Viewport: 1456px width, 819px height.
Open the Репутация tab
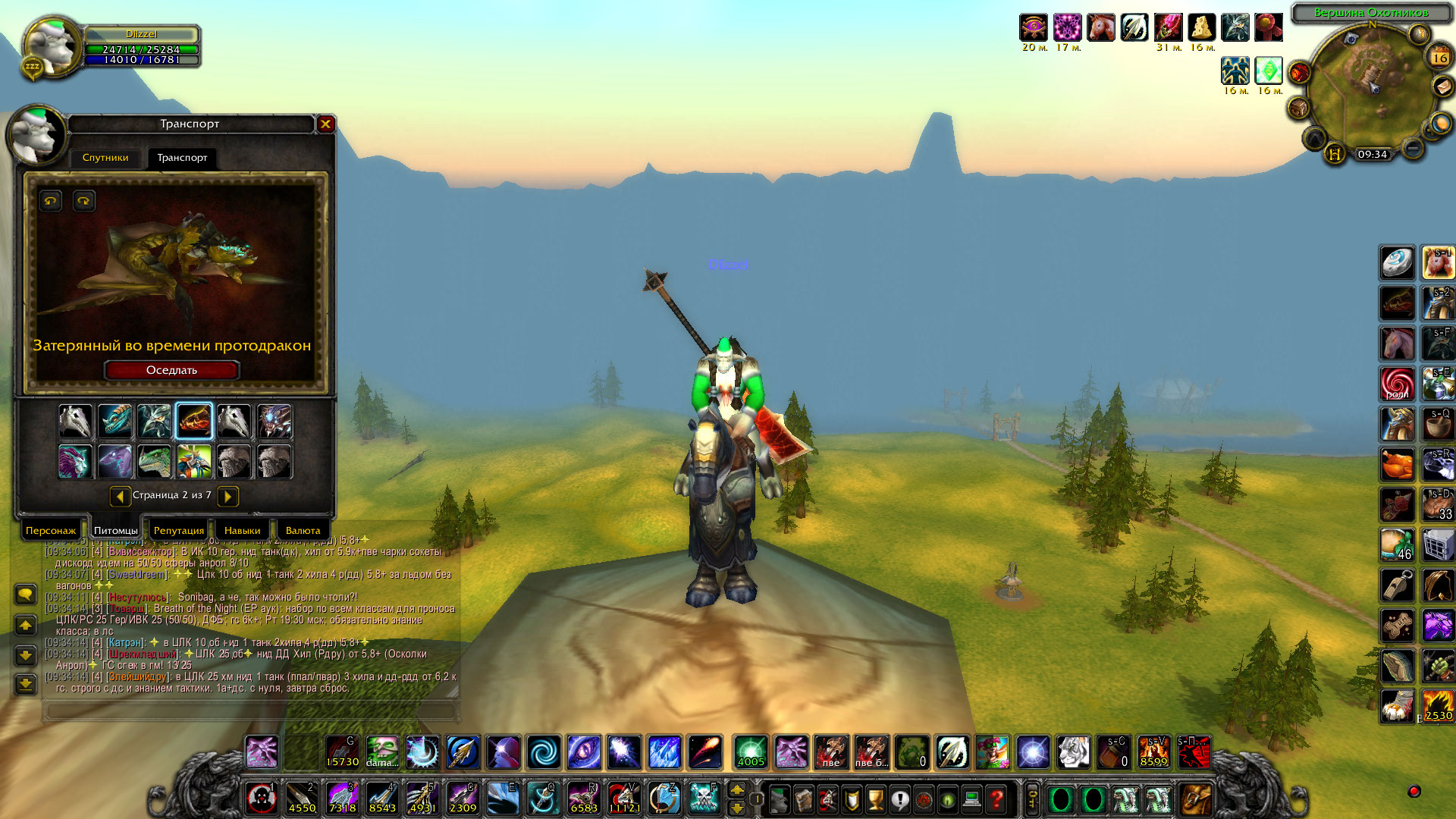tap(179, 530)
